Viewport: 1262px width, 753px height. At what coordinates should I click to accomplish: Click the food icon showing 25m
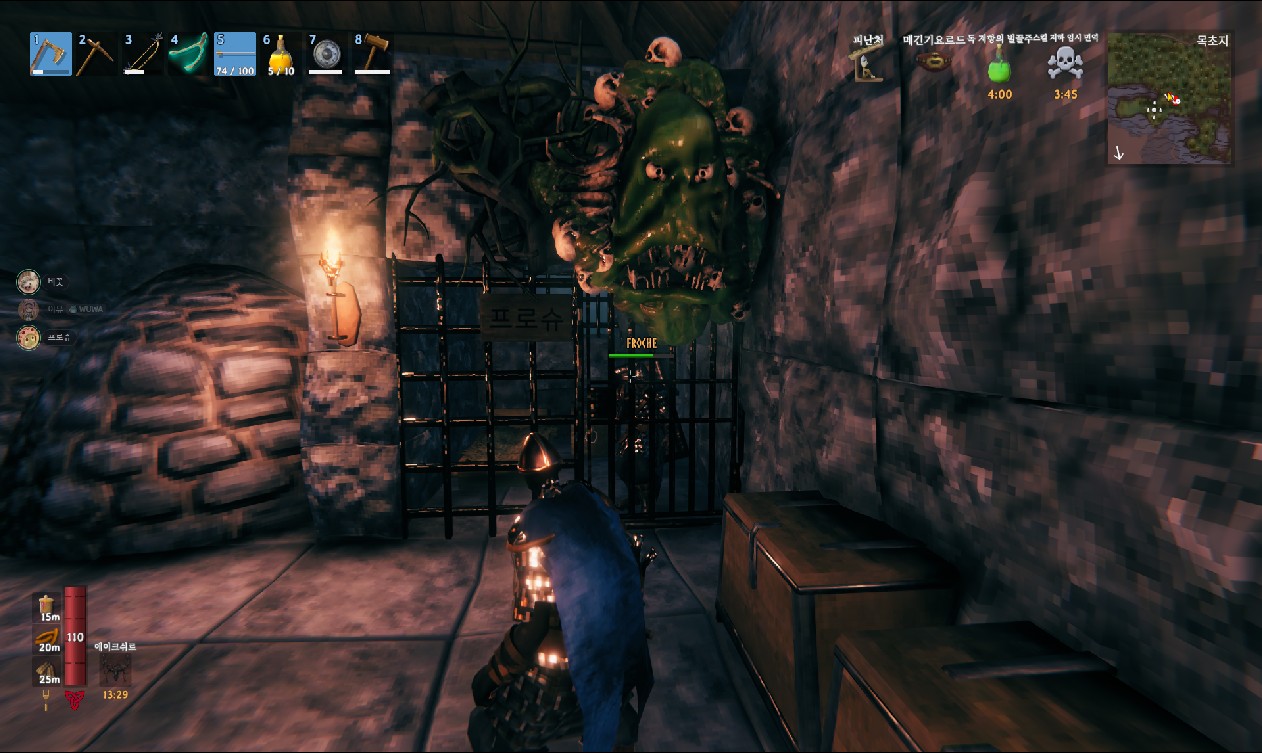pos(48,672)
